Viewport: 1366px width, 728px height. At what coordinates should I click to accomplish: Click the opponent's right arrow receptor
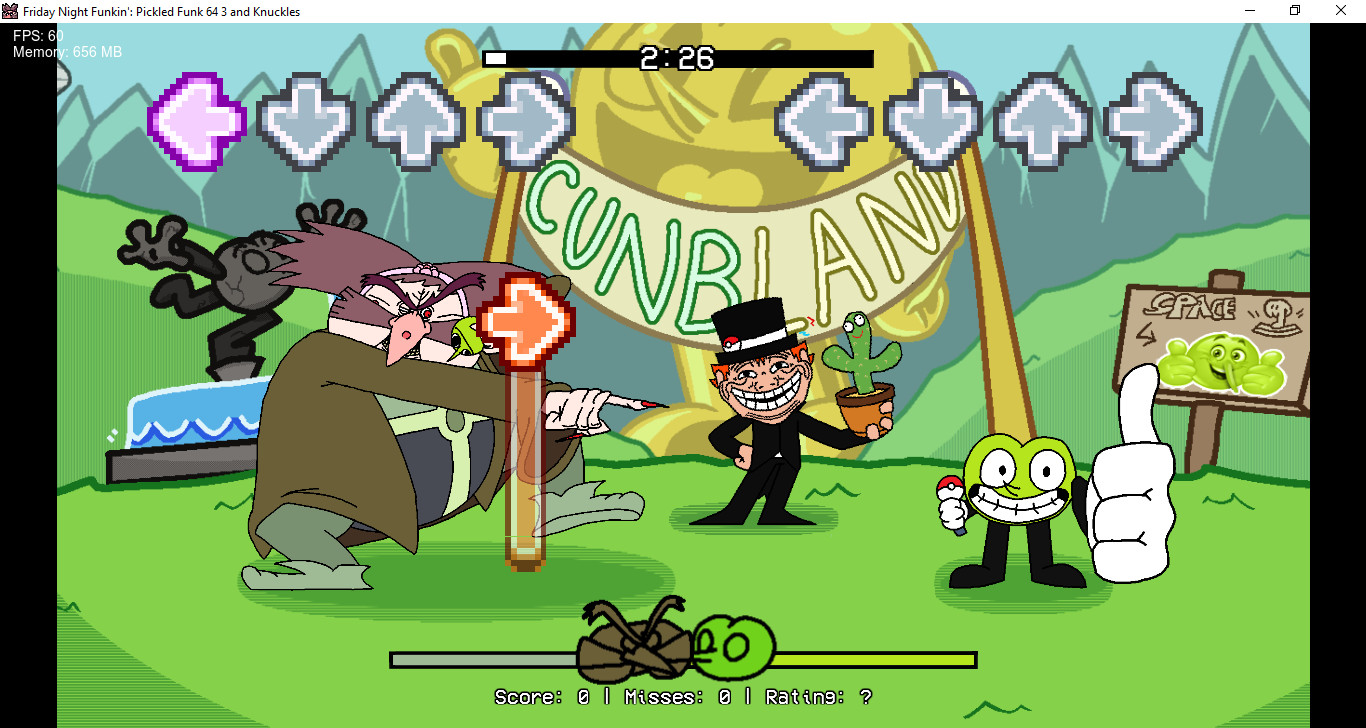(527, 120)
